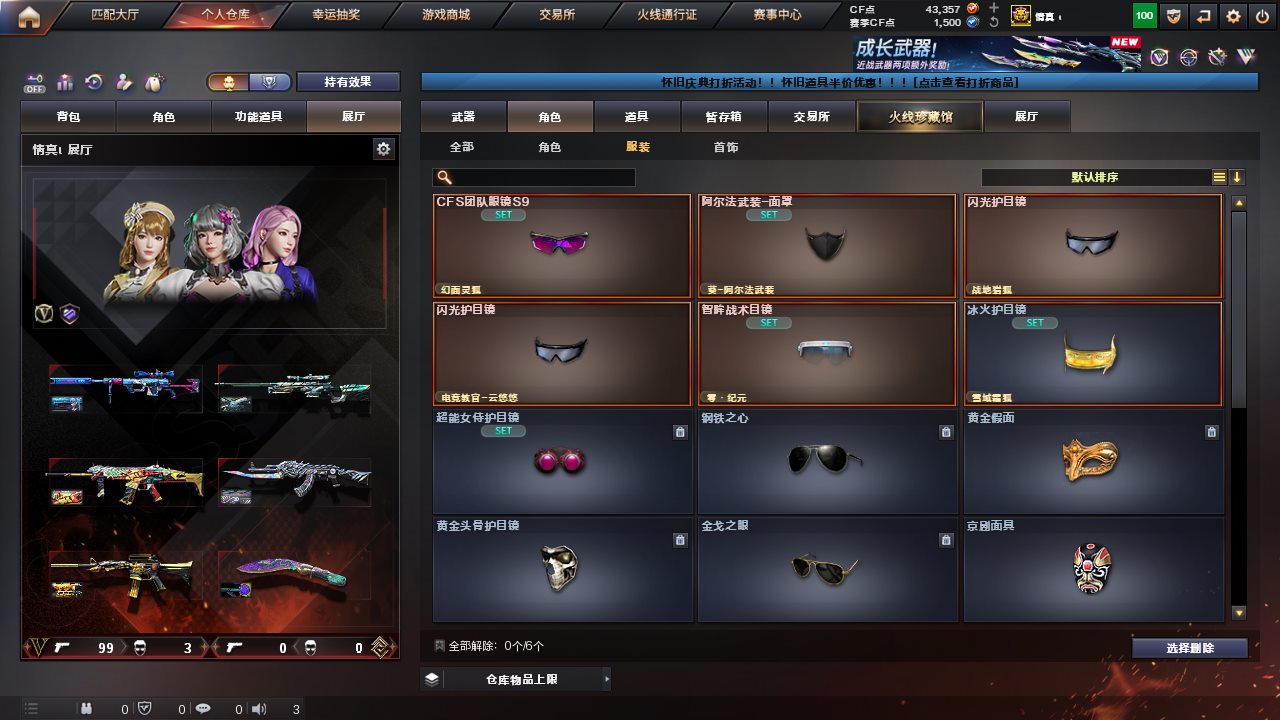The height and width of the screenshot is (720, 1280).
Task: Open the 火线通行证 battle pass menu
Action: [x=667, y=15]
